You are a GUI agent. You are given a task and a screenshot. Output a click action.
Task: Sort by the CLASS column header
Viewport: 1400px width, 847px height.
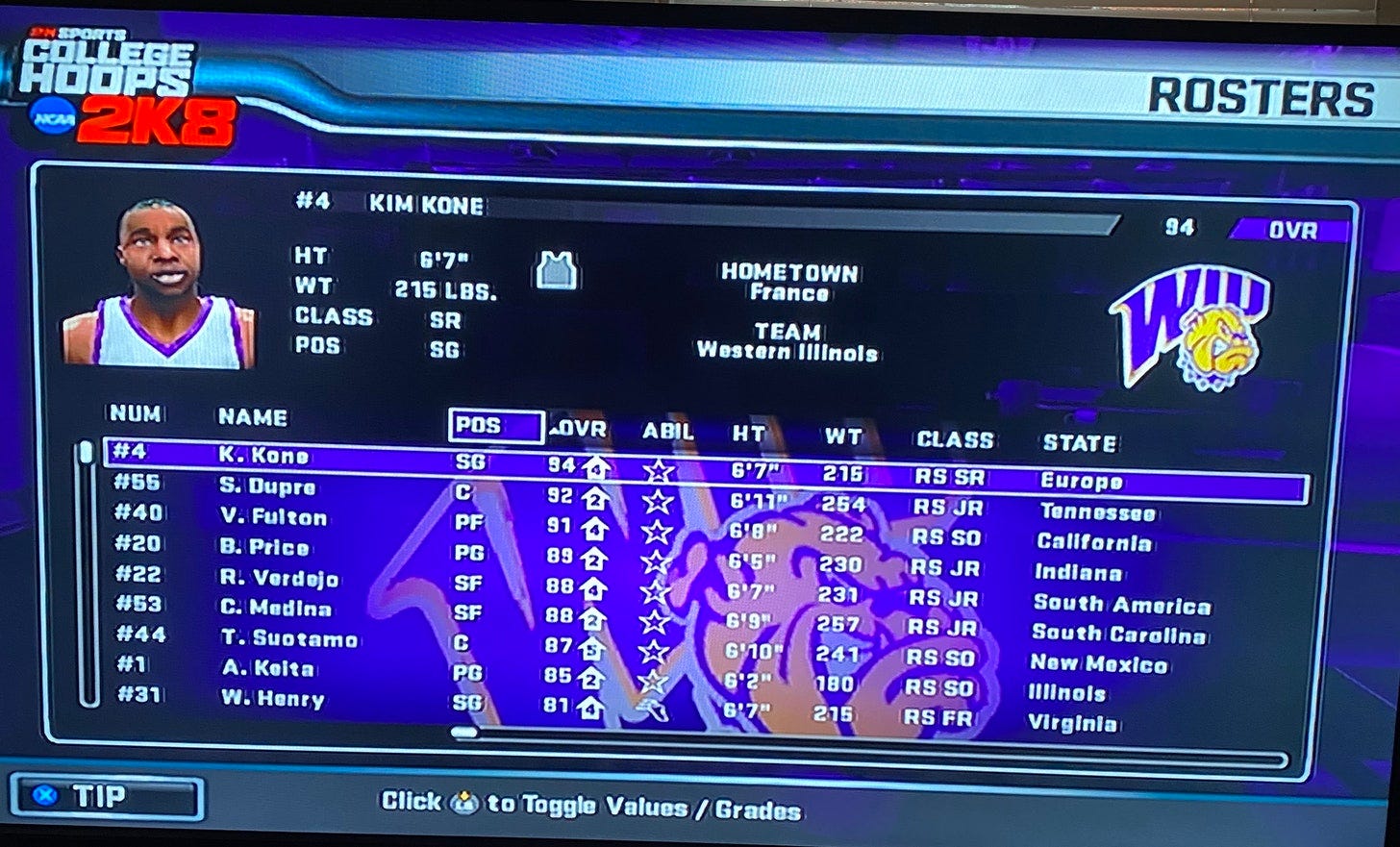(x=954, y=440)
